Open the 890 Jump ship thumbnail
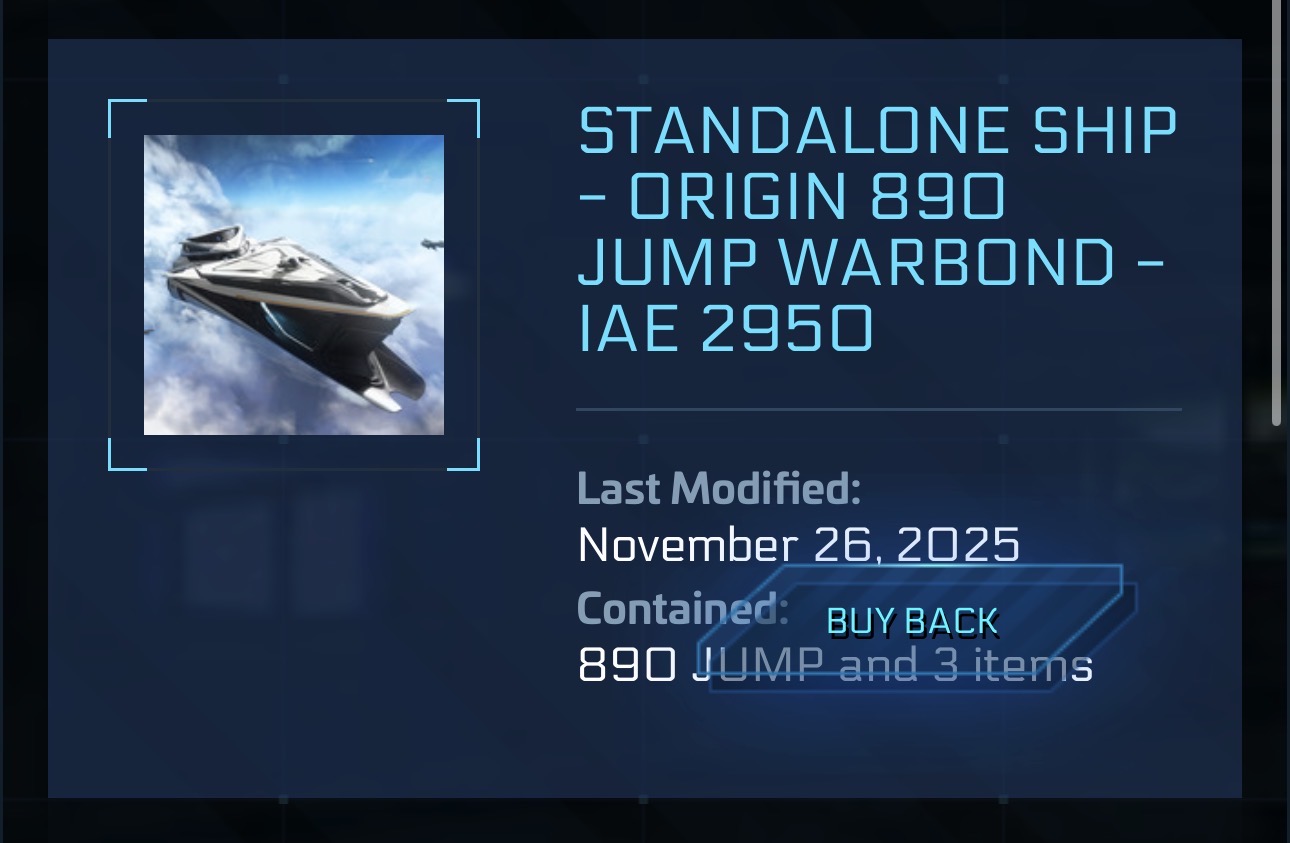This screenshot has height=843, width=1290. [294, 285]
